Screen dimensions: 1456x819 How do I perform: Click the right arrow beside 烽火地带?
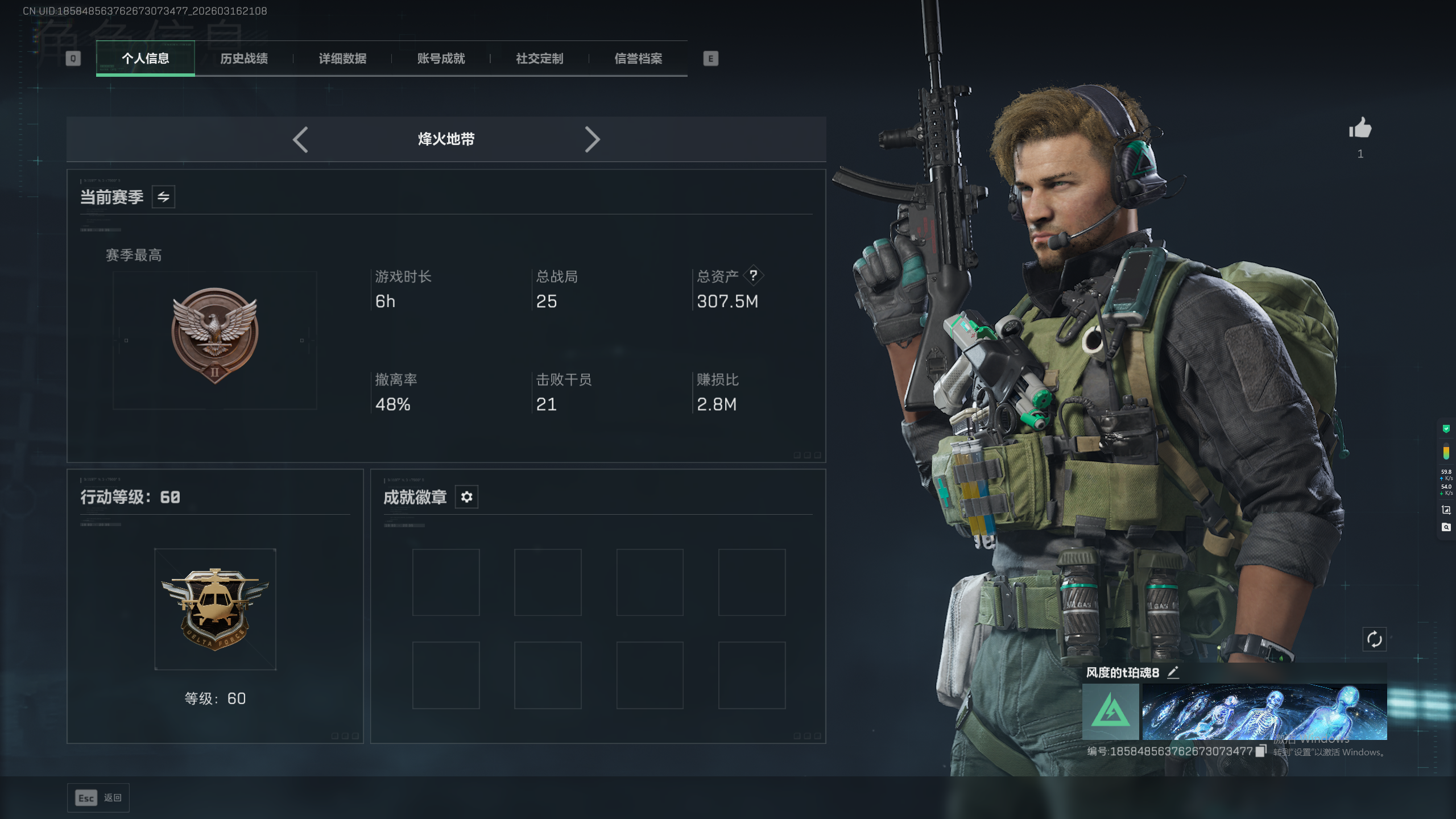592,139
